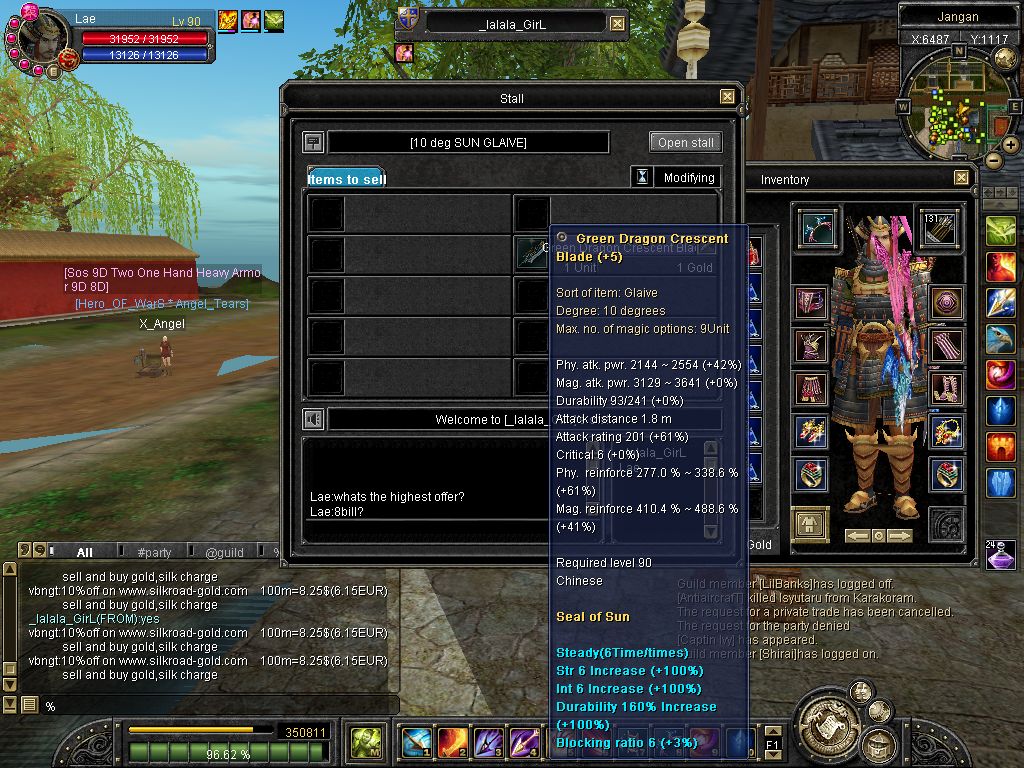Image resolution: width=1024 pixels, height=768 pixels.
Task: Show the All chat tab
Action: tap(84, 552)
